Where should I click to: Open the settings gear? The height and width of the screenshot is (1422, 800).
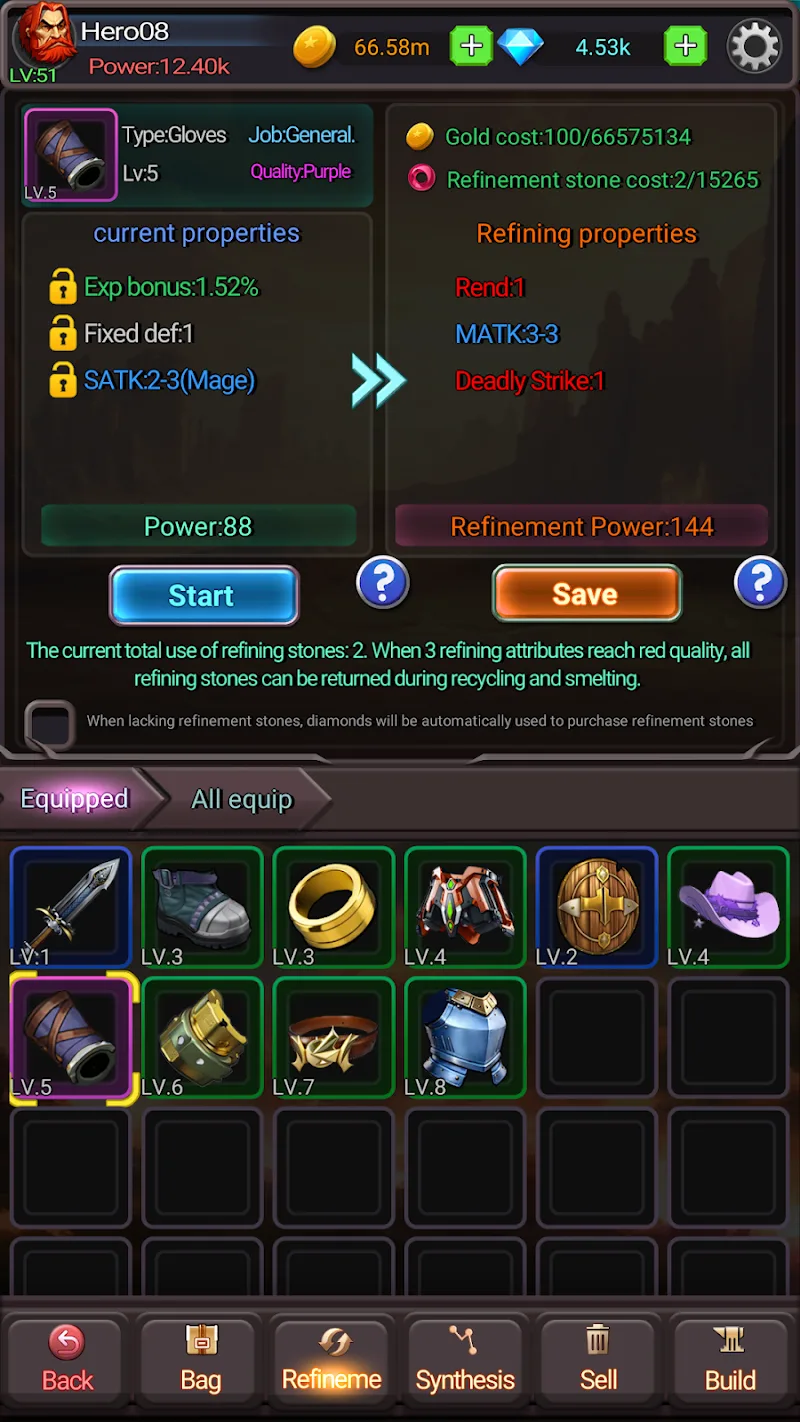click(x=753, y=46)
